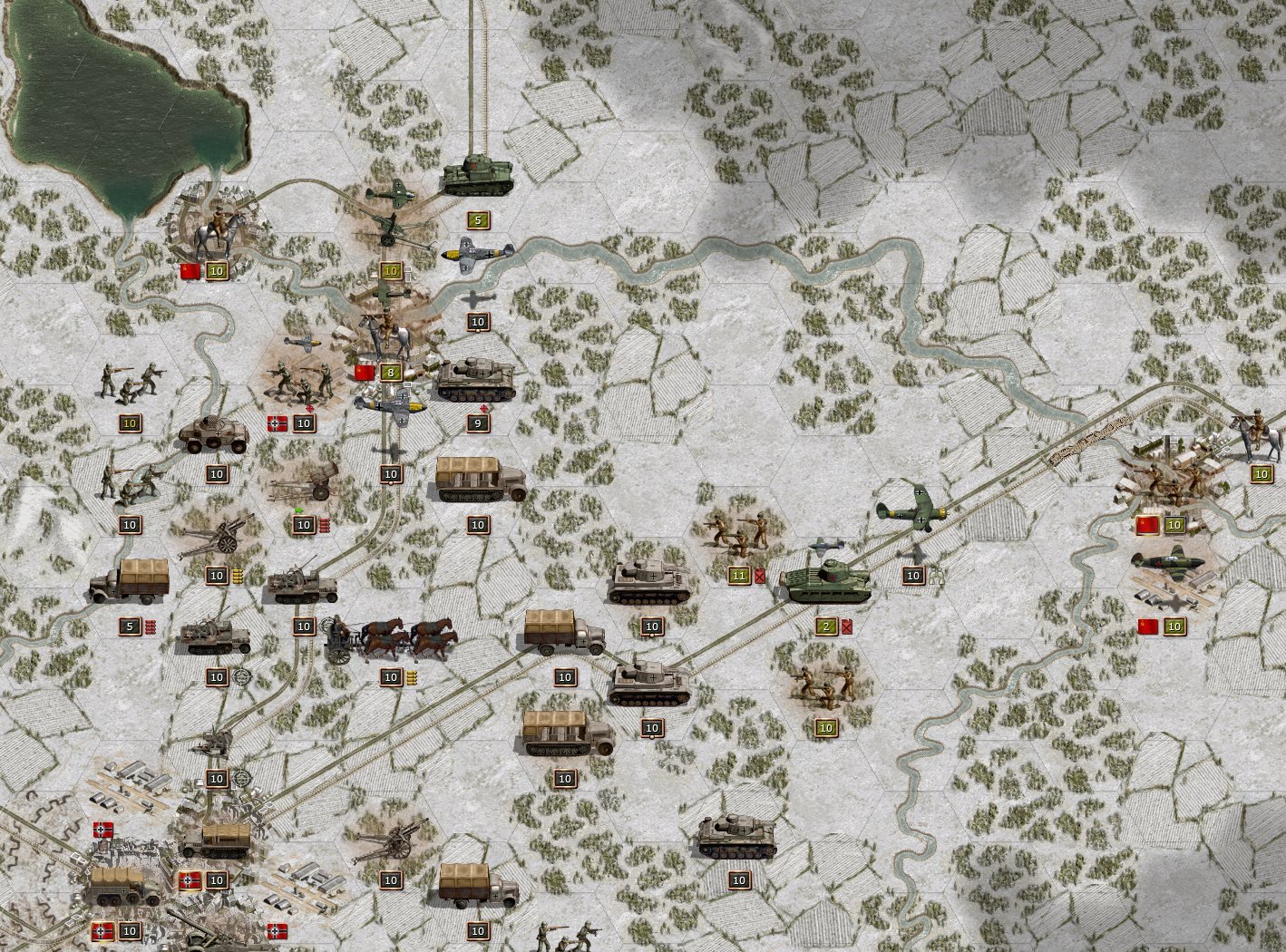Screen dimensions: 1286x952
Task: Click the Soviet red flag by the cavalry unit
Action: point(189,268)
